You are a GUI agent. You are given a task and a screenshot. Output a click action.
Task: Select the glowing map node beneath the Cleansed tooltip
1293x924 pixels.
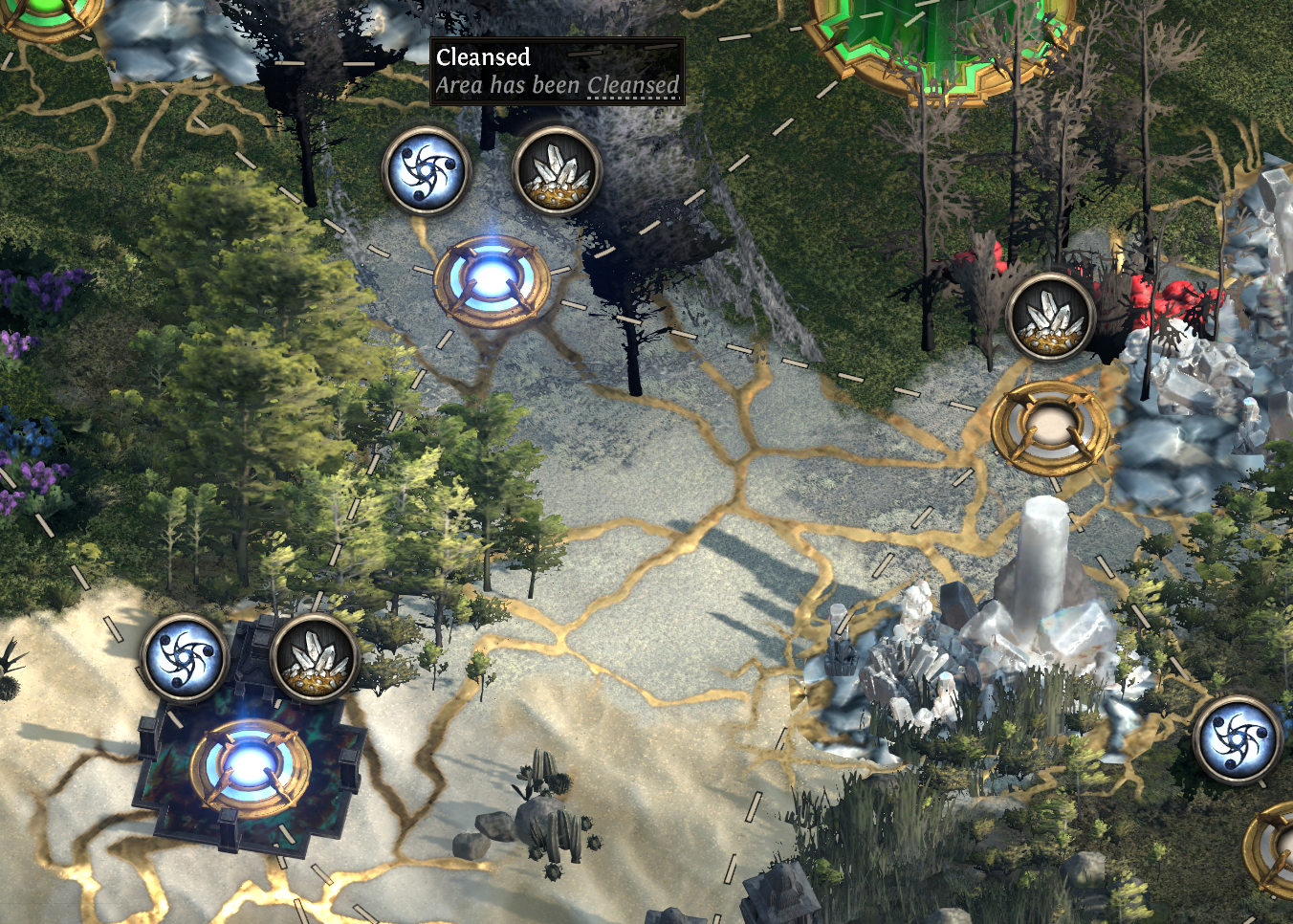pos(492,280)
